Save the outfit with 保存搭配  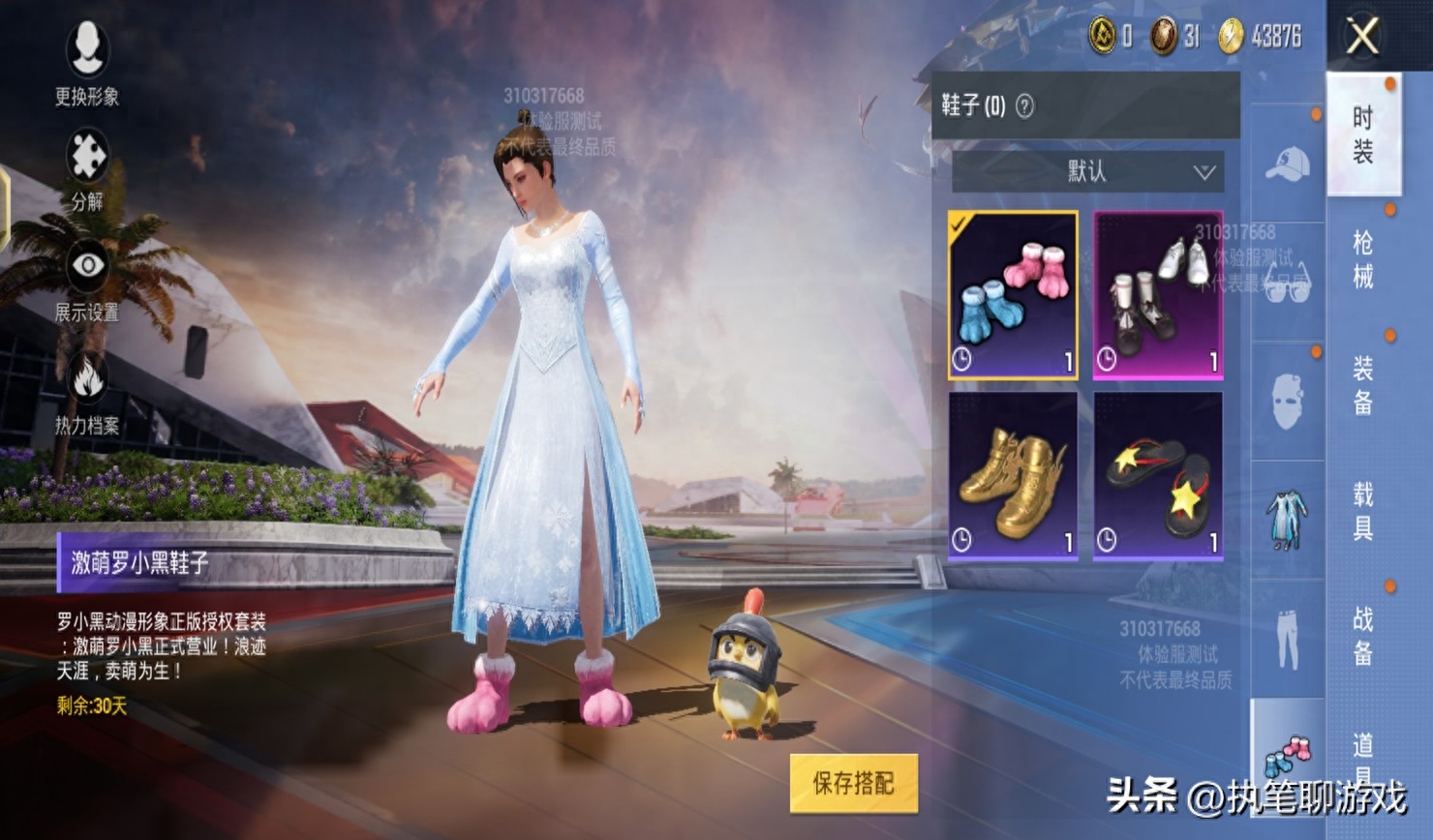click(853, 782)
